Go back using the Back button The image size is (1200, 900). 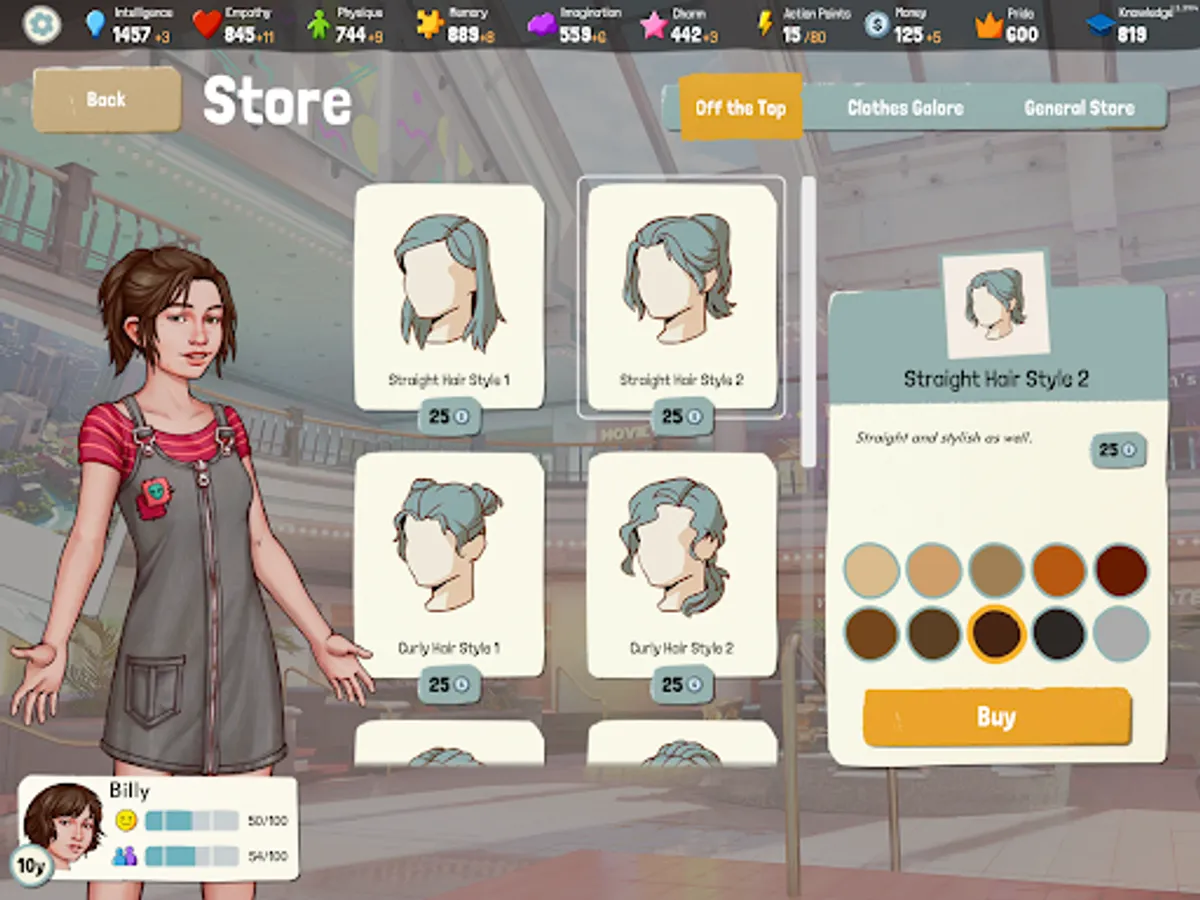point(106,99)
